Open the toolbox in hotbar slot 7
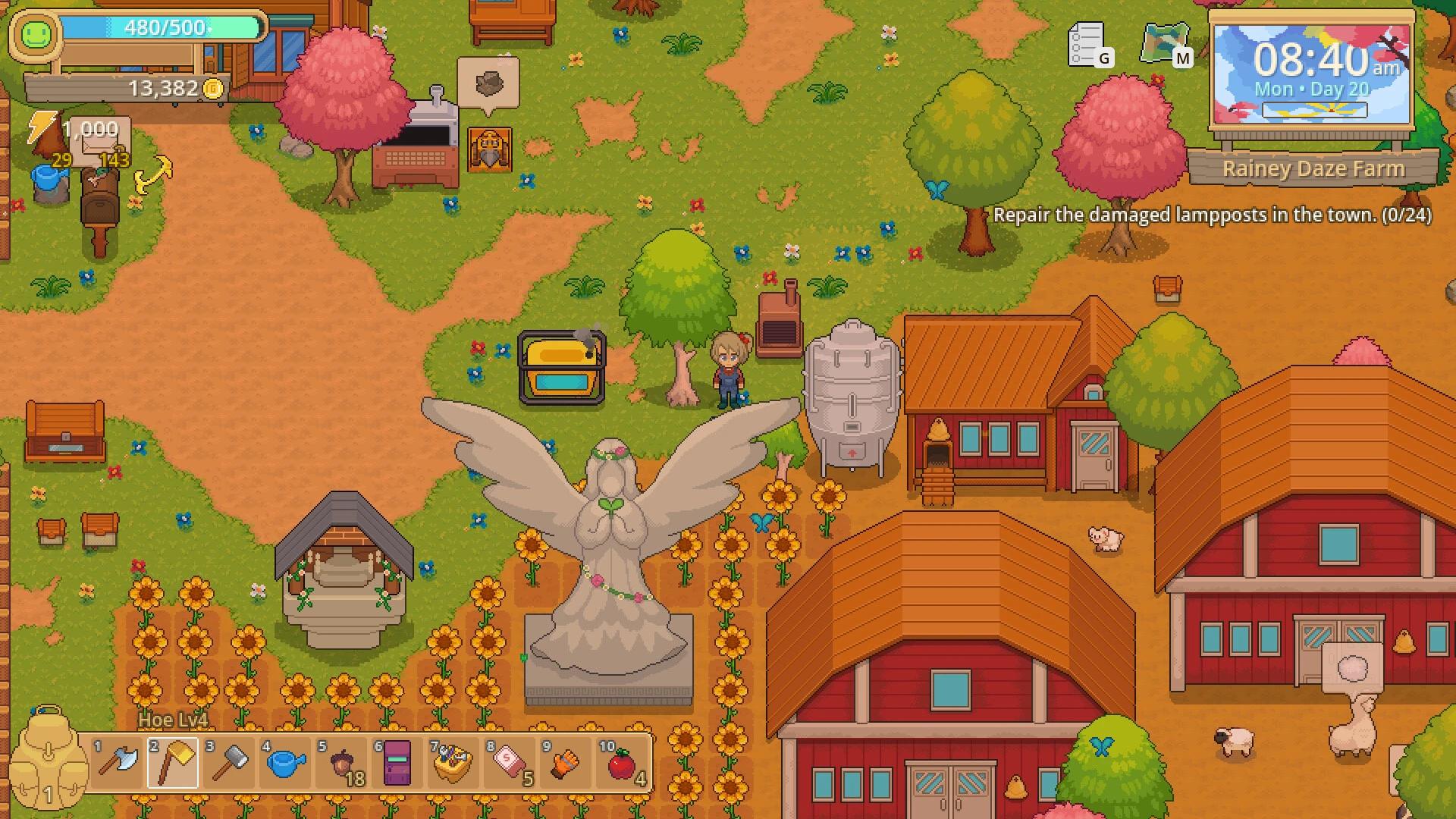The width and height of the screenshot is (1456, 819). click(453, 762)
